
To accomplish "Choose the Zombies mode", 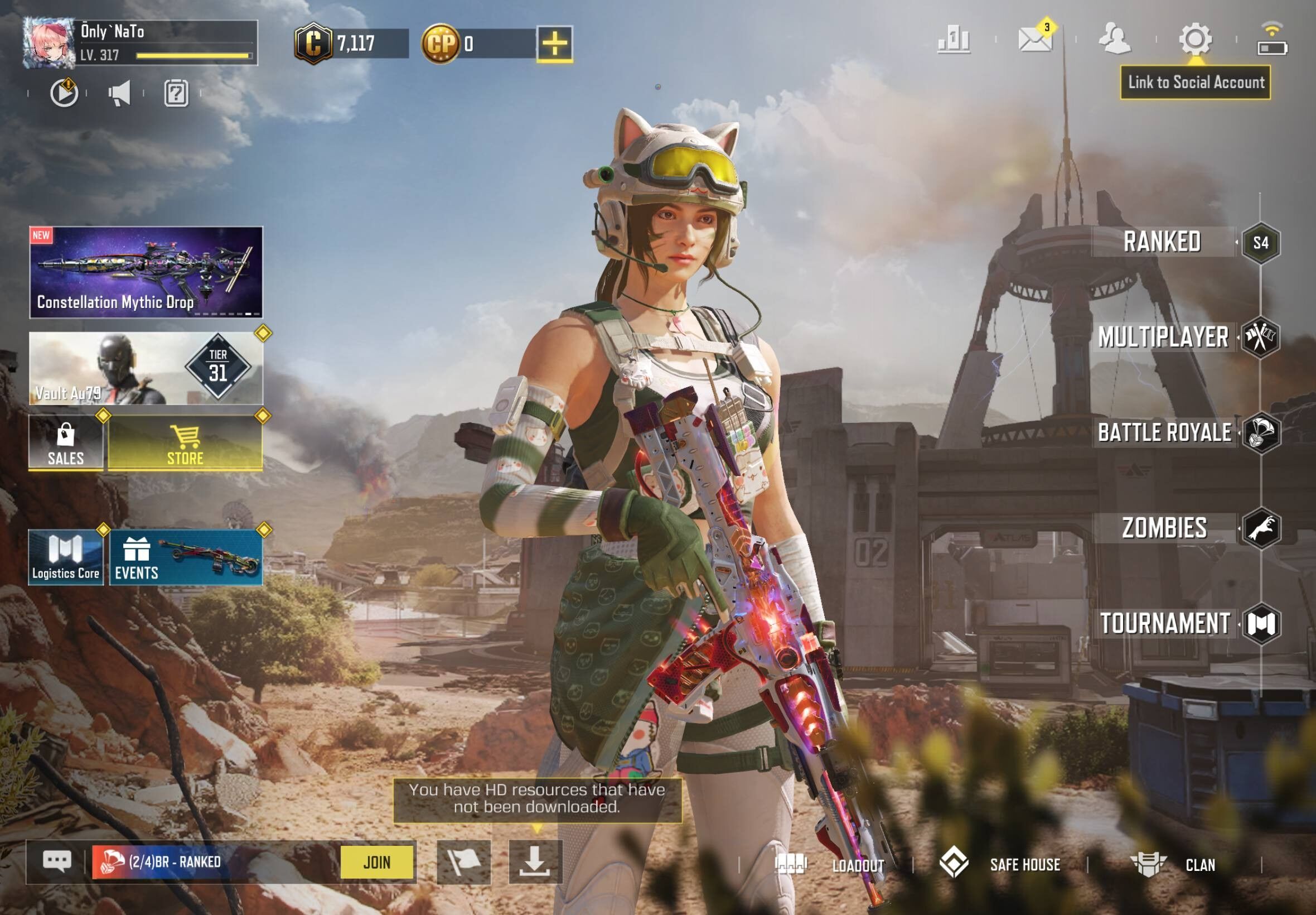I will [1164, 528].
